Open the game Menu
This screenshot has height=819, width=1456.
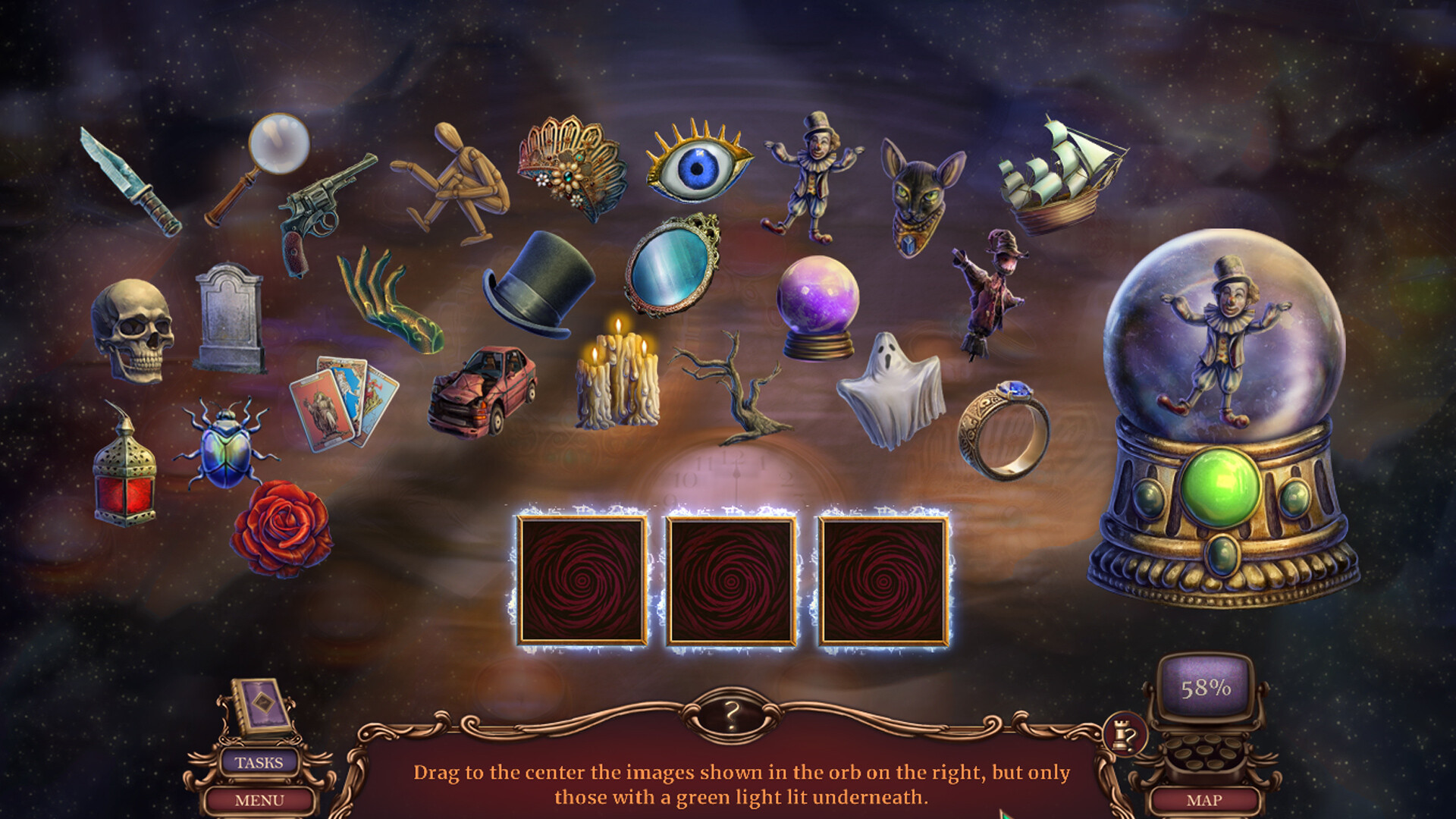tap(262, 800)
